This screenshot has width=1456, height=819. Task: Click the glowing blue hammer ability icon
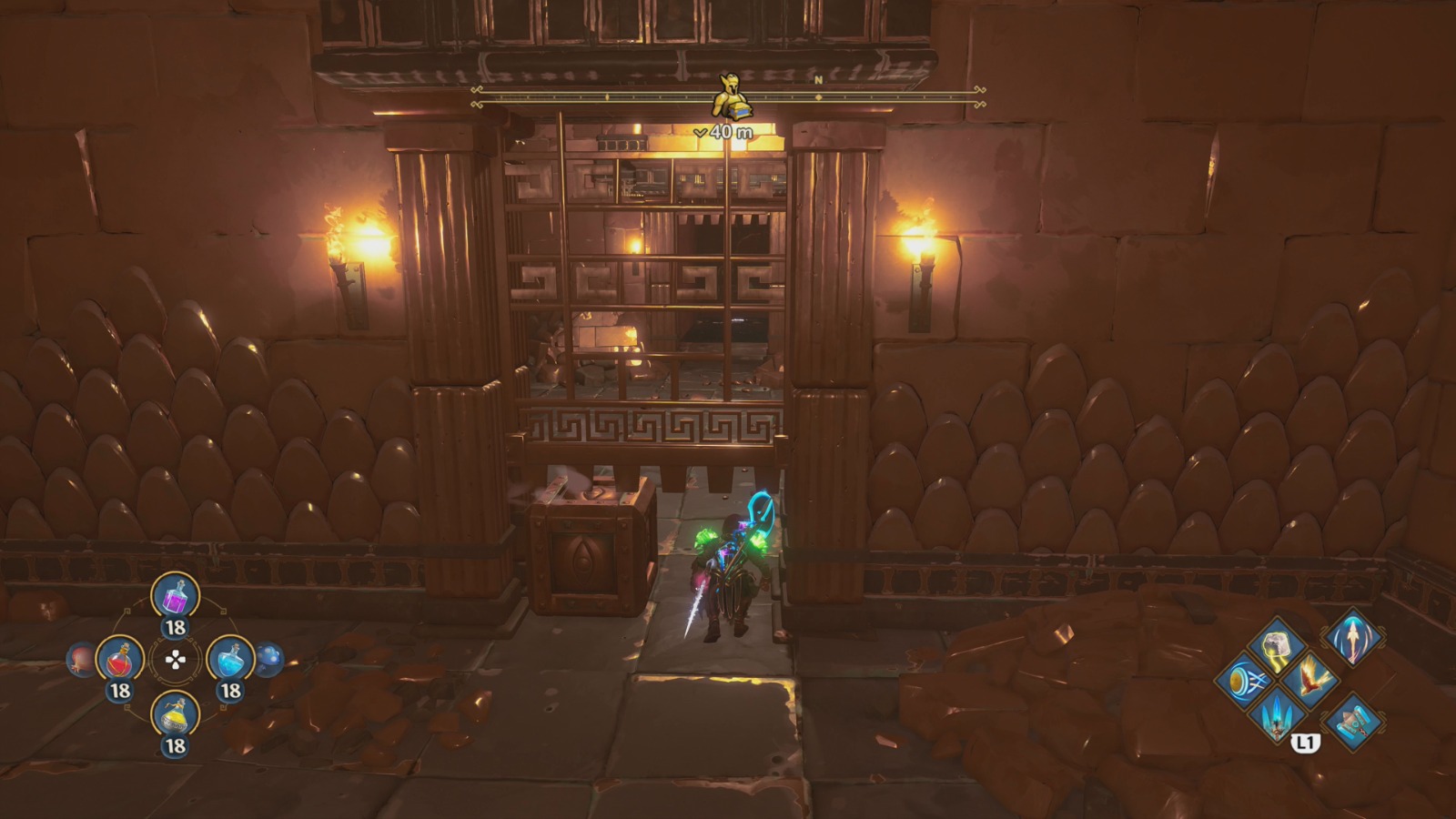(x=1354, y=723)
